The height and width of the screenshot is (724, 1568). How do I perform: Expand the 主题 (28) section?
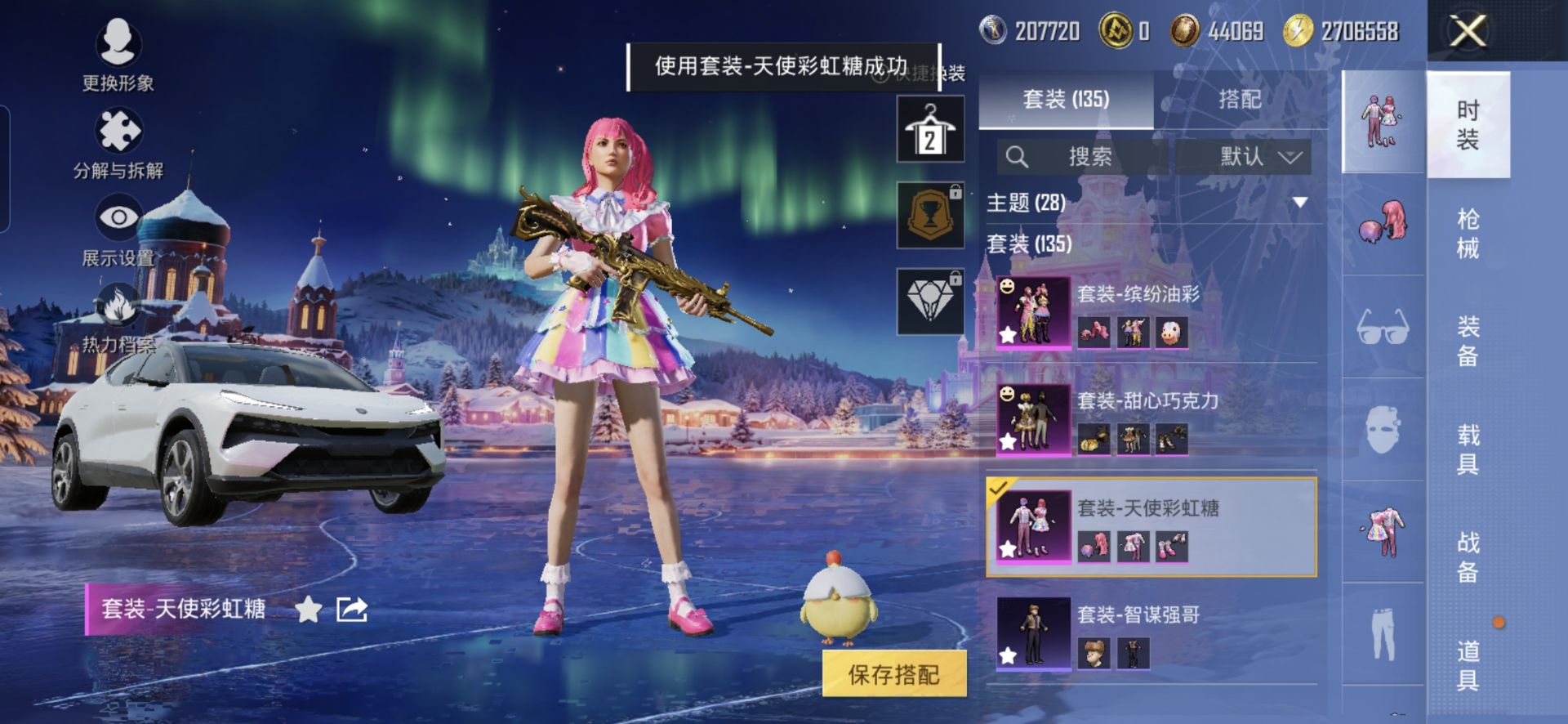1299,202
